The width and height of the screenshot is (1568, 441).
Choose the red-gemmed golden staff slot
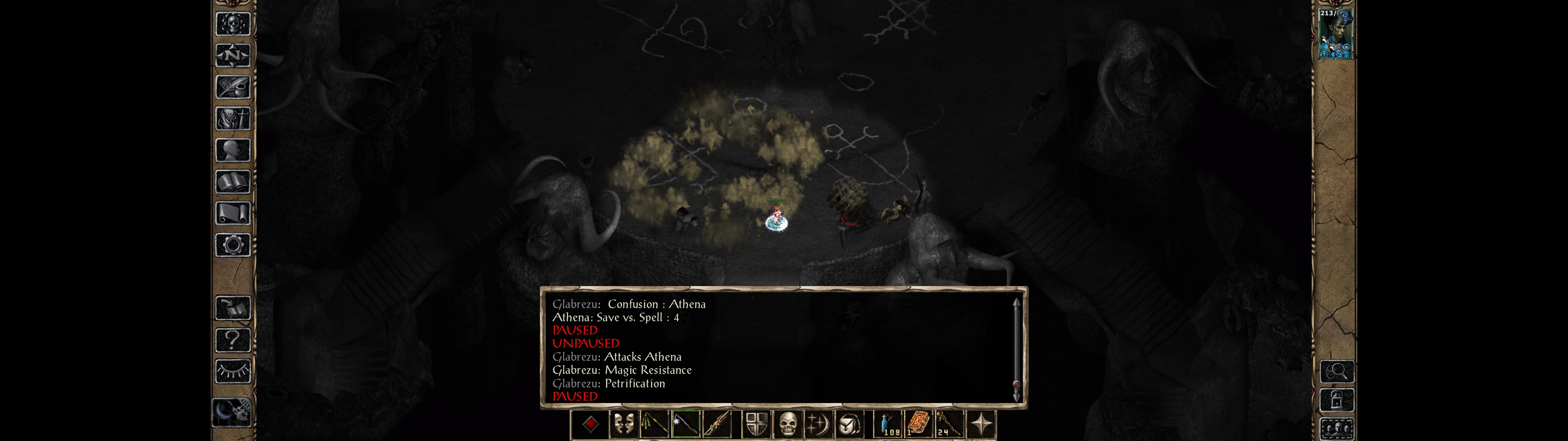(x=718, y=424)
